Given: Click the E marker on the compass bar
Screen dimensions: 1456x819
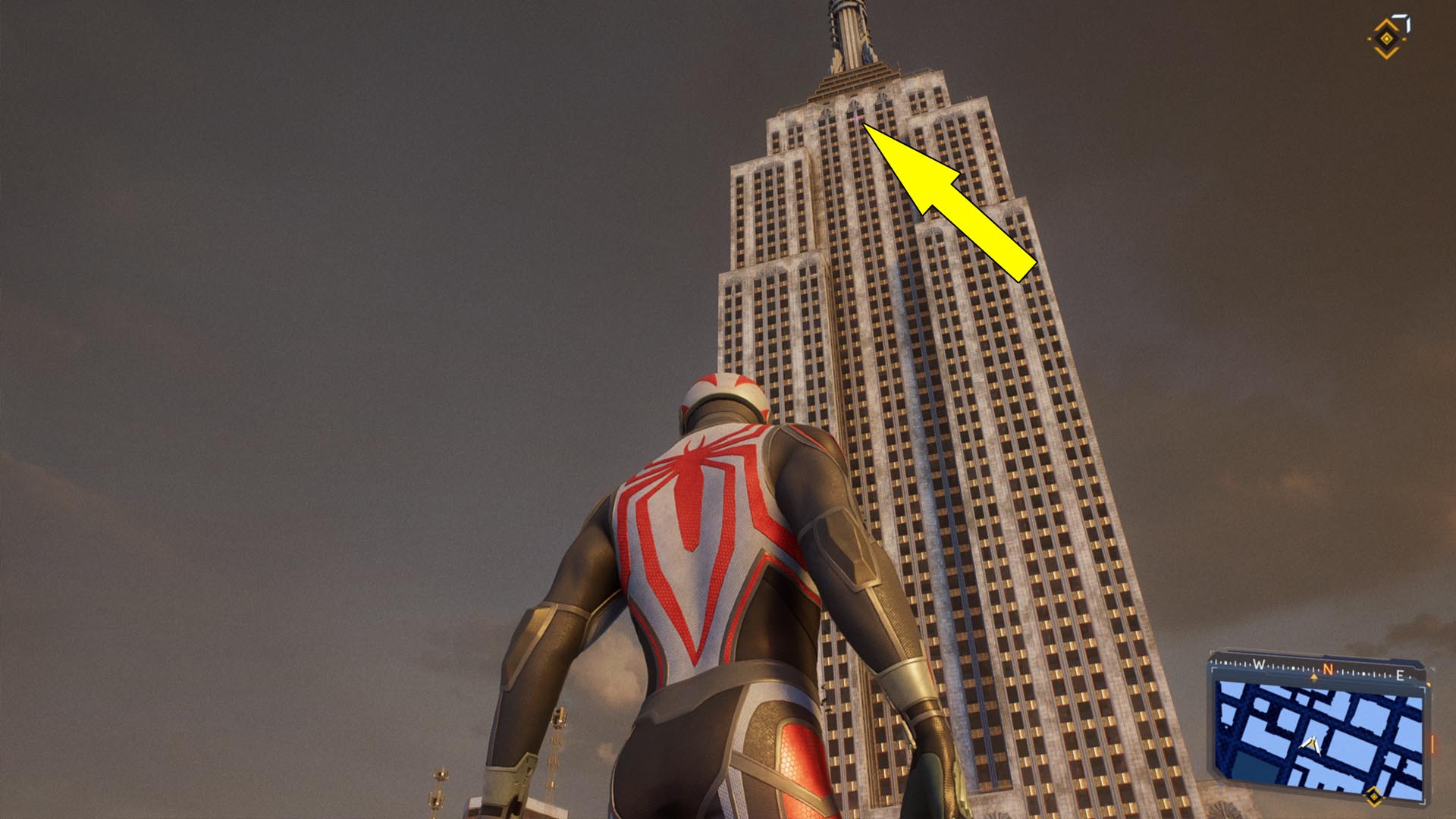Looking at the screenshot, I should point(1401,675).
